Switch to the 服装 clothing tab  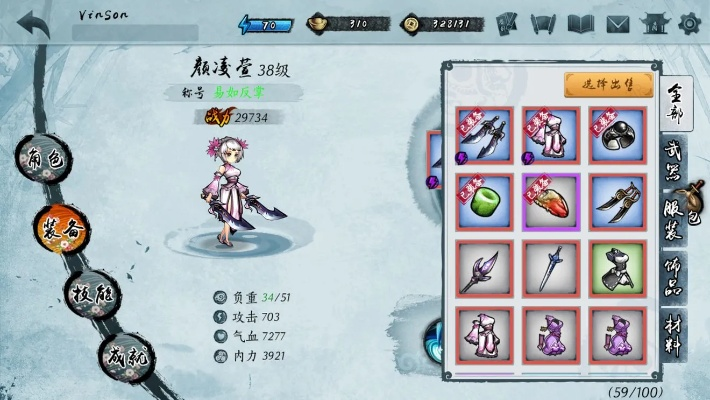pyautogui.click(x=675, y=220)
